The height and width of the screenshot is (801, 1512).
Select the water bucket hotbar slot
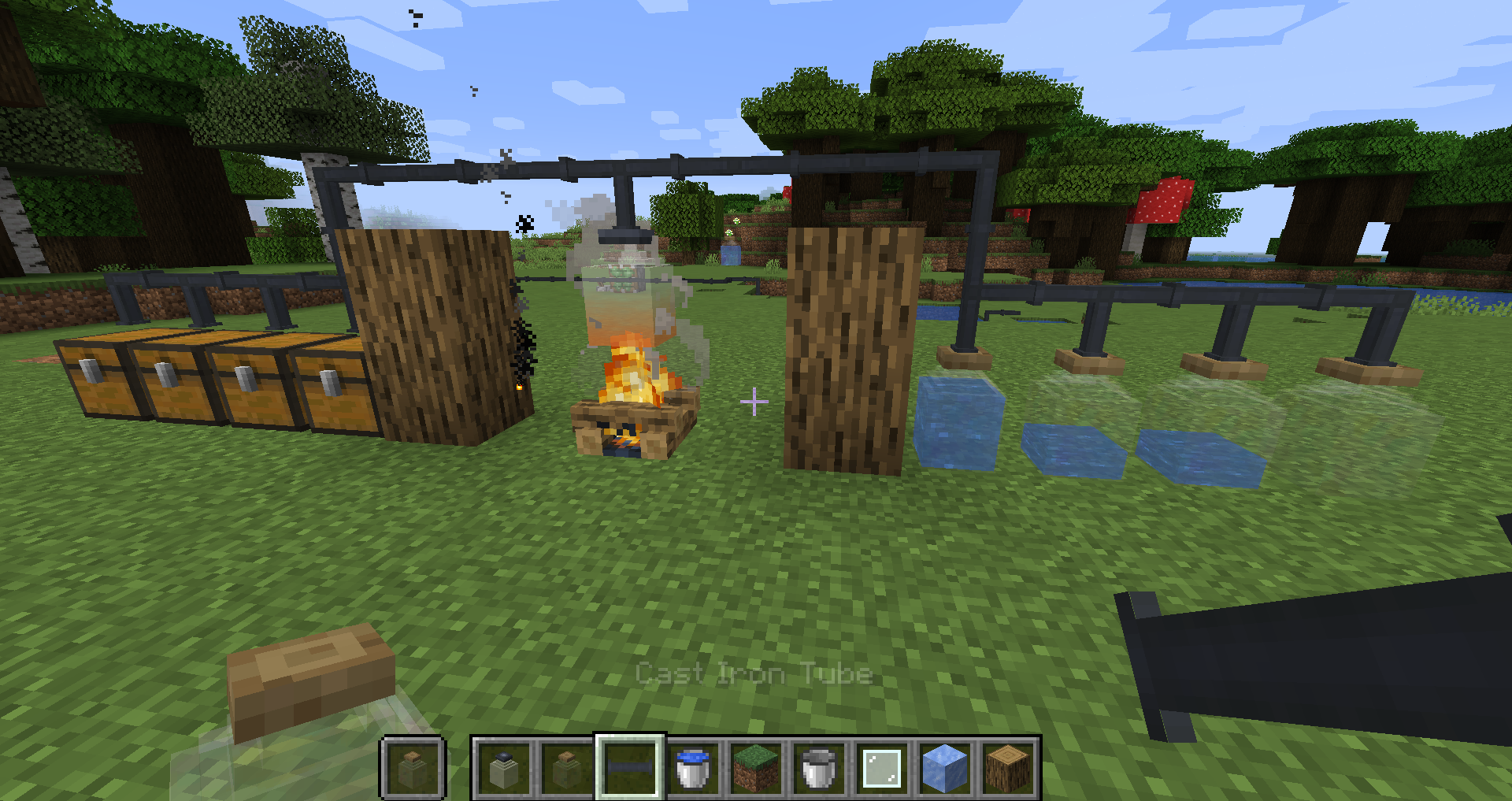point(693,768)
